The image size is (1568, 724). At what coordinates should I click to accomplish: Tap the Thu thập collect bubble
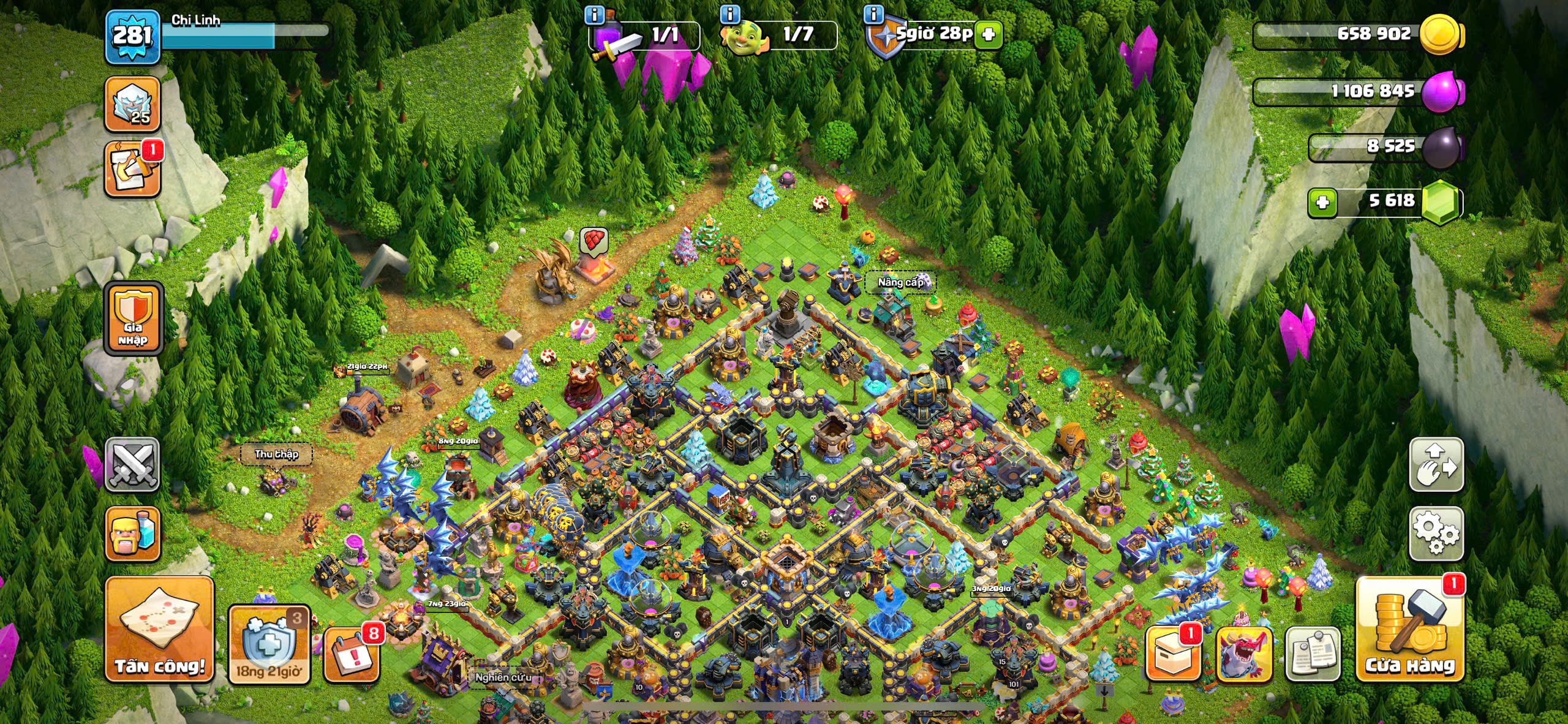(276, 454)
